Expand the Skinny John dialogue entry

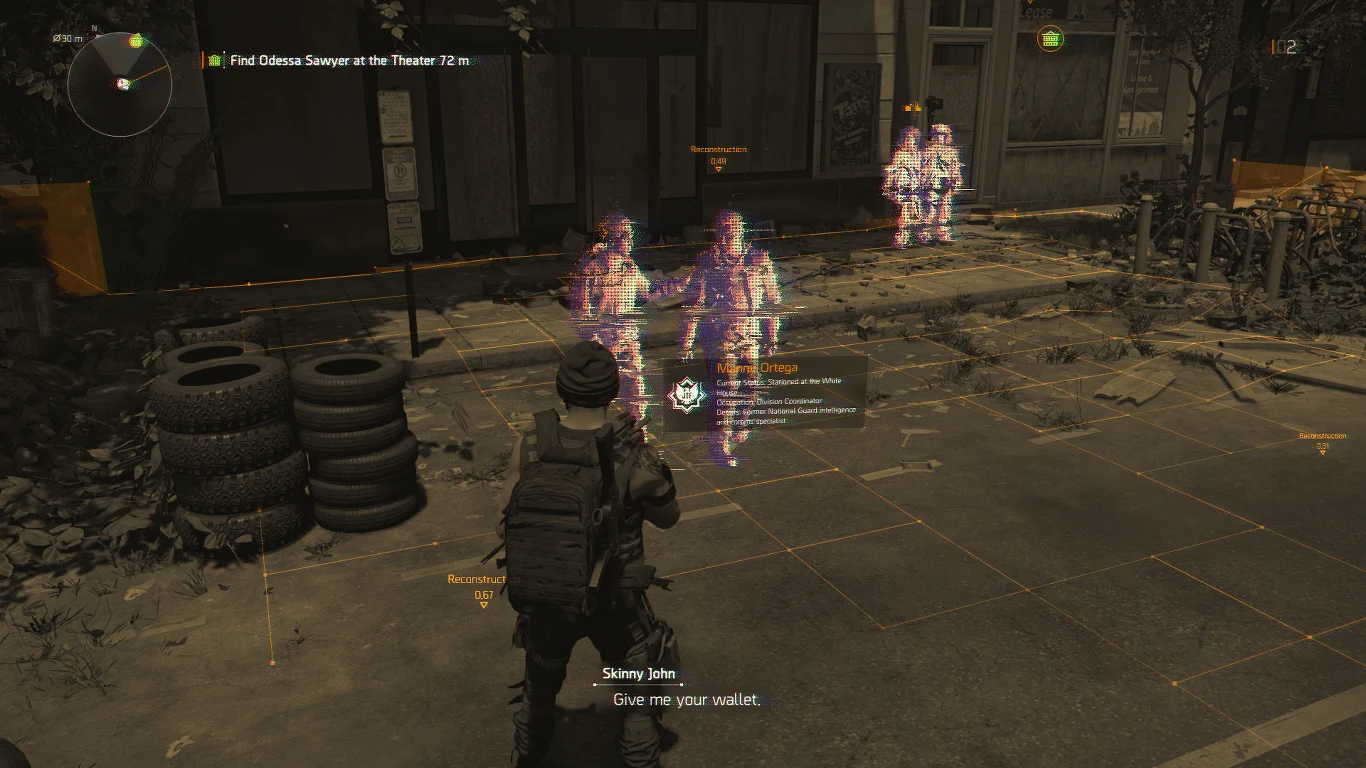(640, 674)
